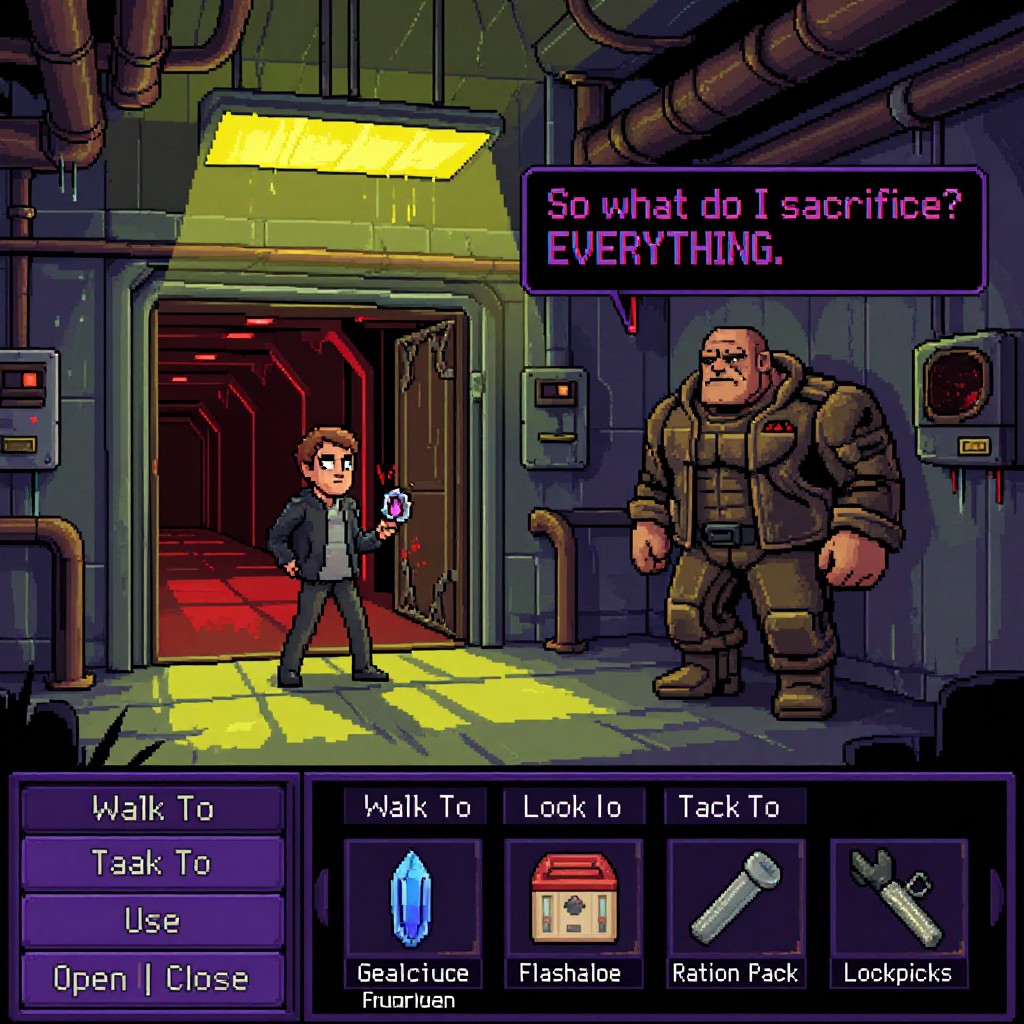1024x1024 pixels.
Task: Activate the Look Io command
Action: tap(572, 806)
